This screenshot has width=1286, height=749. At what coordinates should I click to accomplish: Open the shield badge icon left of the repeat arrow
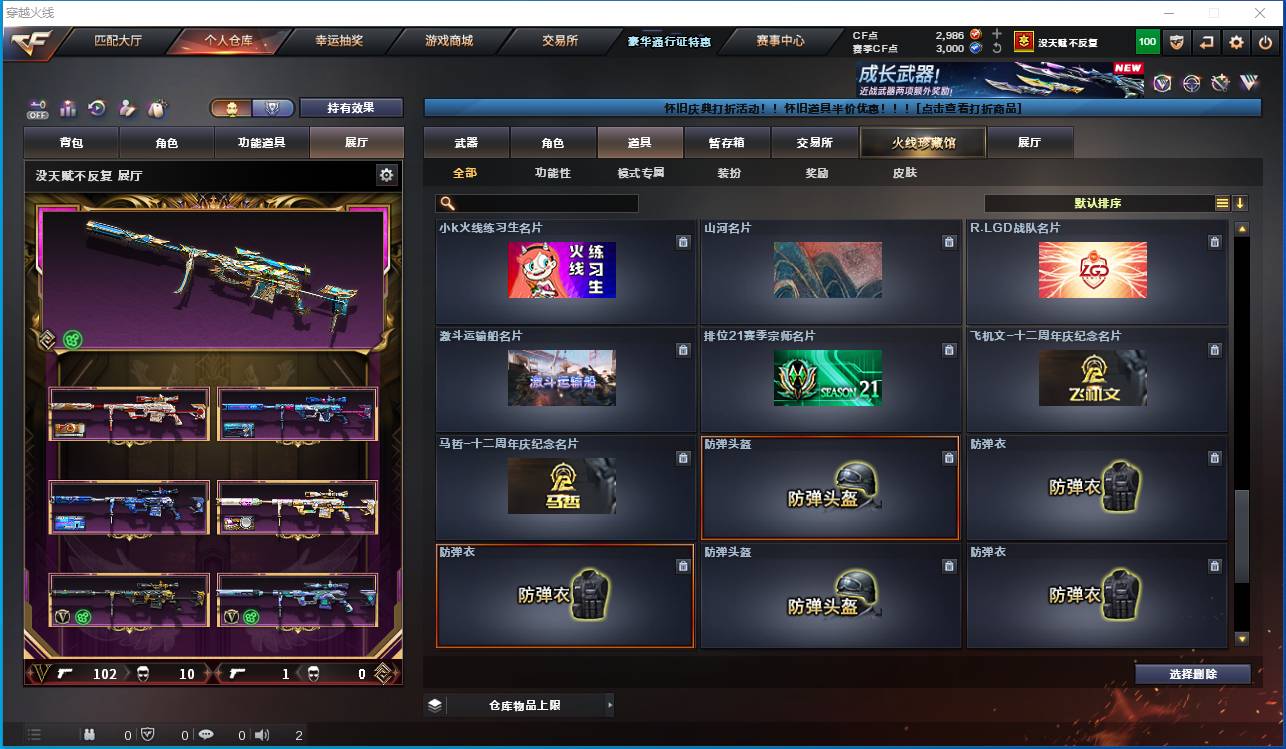[x=1176, y=42]
